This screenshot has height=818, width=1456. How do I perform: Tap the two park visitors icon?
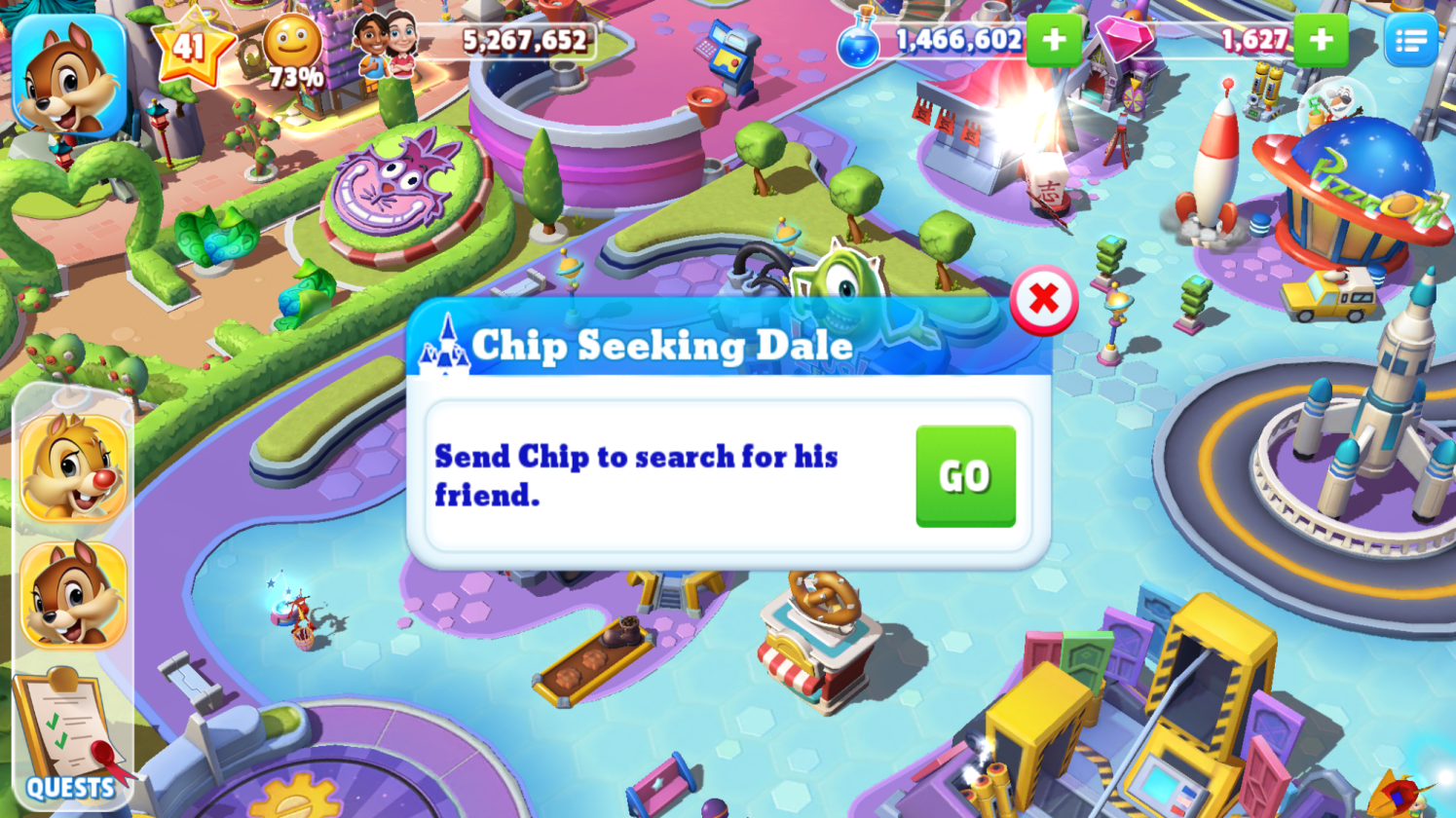pos(387,45)
